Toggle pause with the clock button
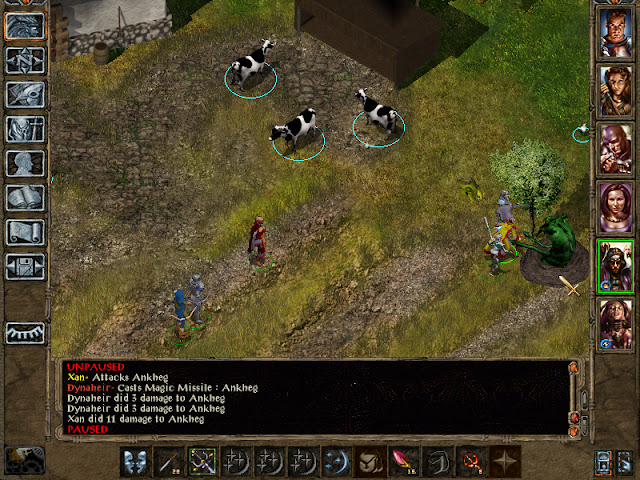640x480 pixels. point(24,461)
